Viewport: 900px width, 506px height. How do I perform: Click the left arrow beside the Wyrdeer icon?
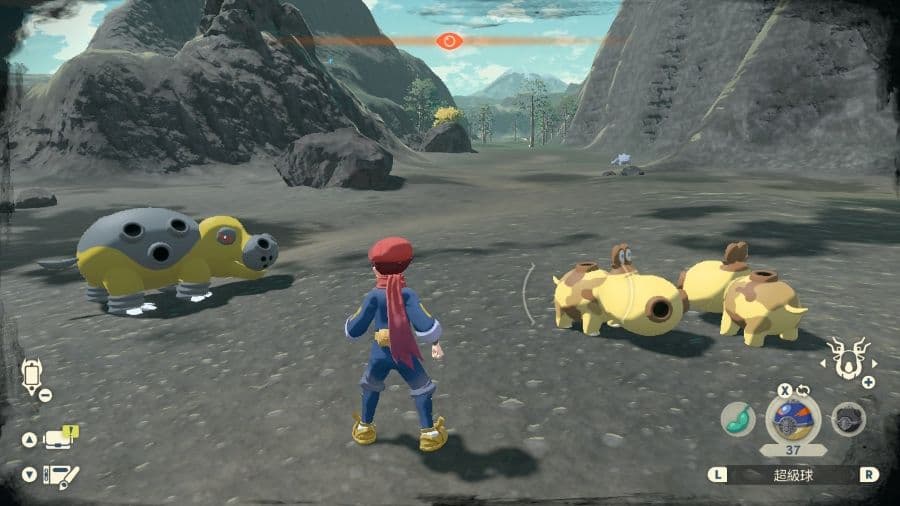(x=823, y=364)
